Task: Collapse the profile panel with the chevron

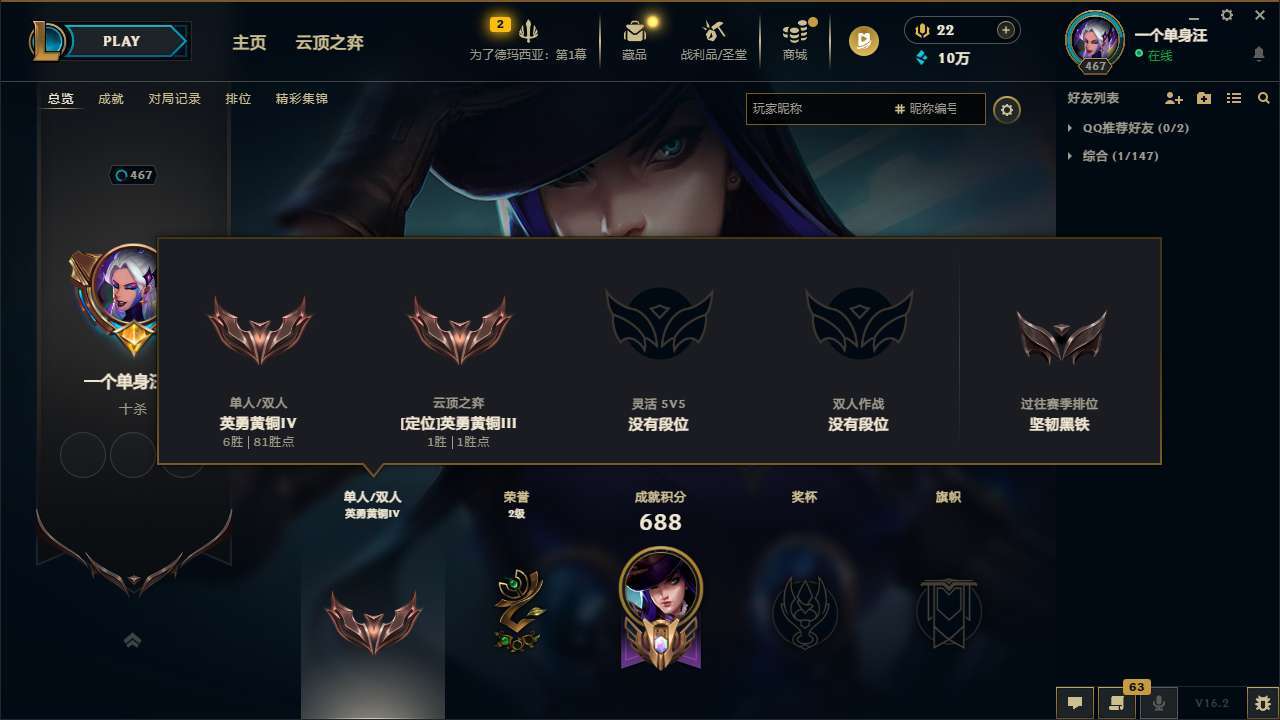Action: [x=133, y=640]
